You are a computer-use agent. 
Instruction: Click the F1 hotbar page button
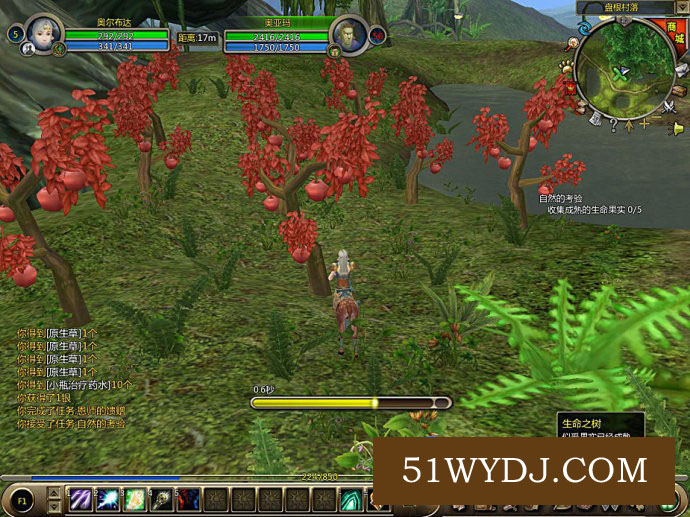[22, 498]
